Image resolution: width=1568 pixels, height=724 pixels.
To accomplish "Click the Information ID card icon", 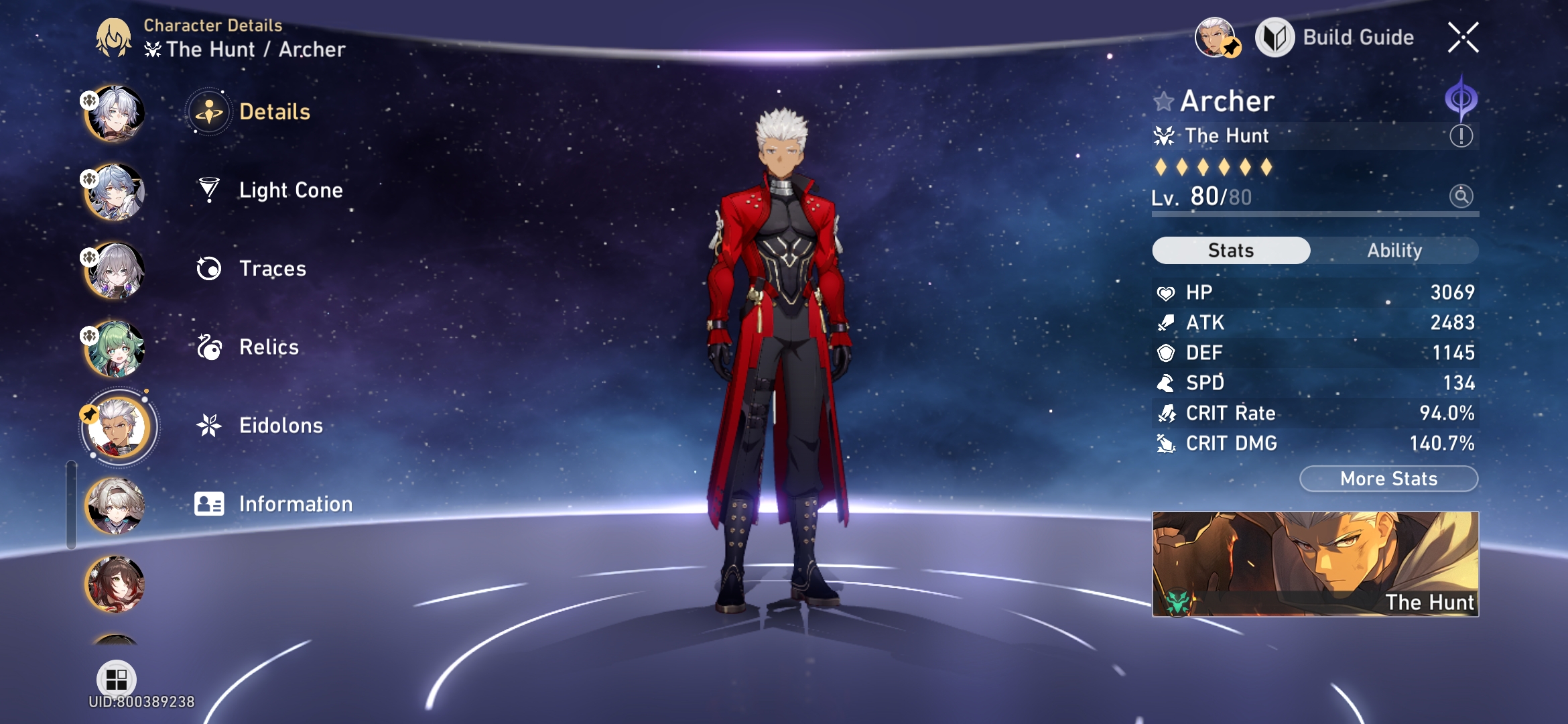I will pos(210,503).
